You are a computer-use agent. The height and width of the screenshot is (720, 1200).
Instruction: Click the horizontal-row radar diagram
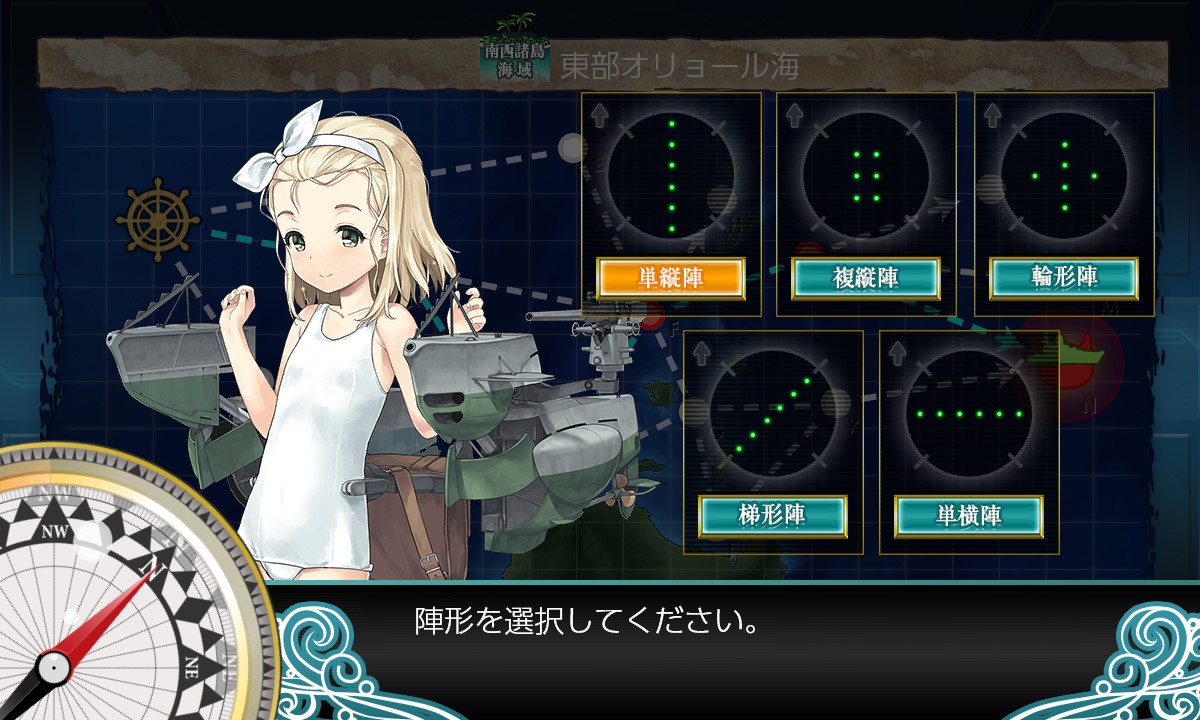pos(968,413)
